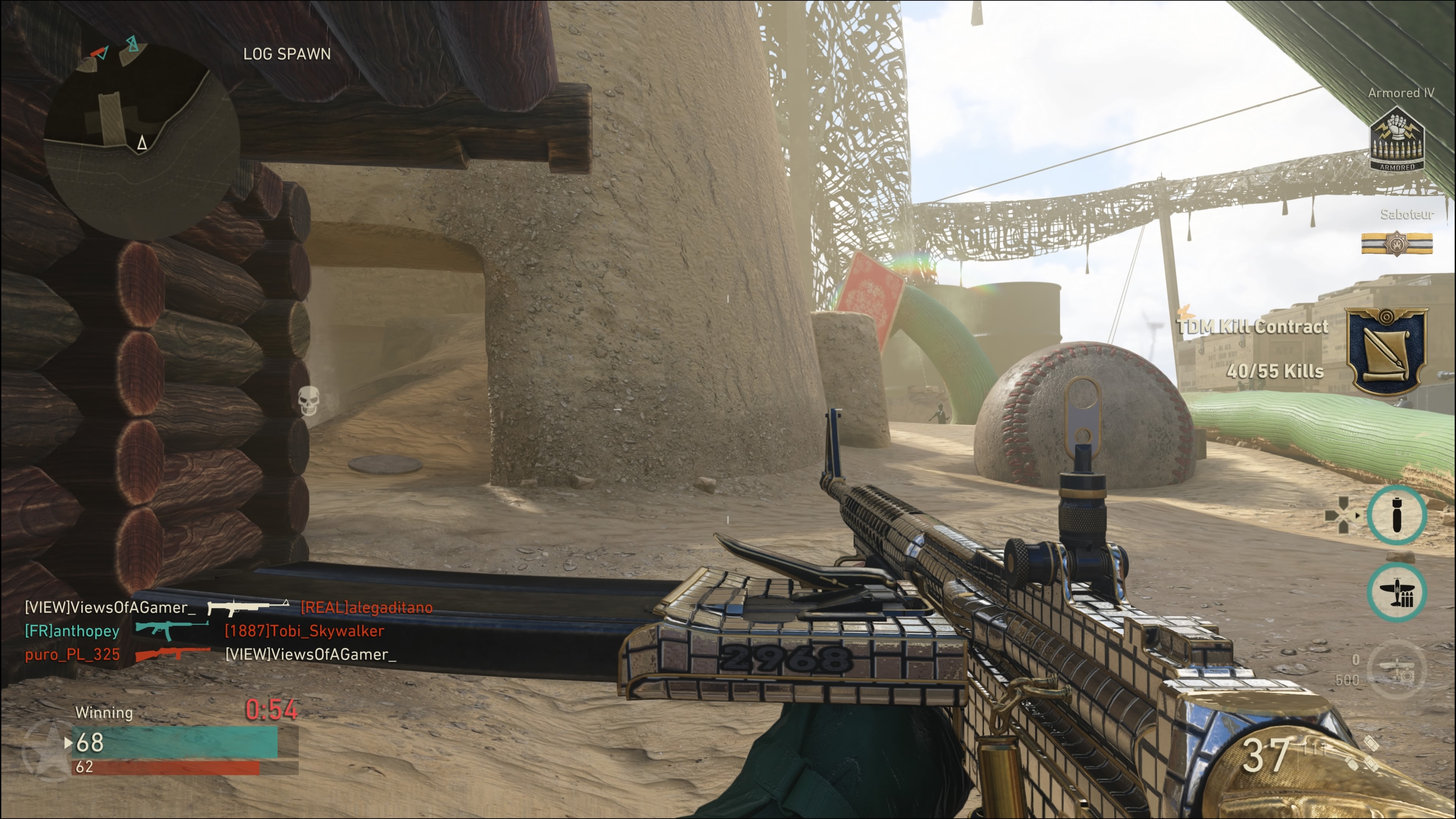Click the circular minimap
This screenshot has height=819, width=1456.
[x=141, y=141]
